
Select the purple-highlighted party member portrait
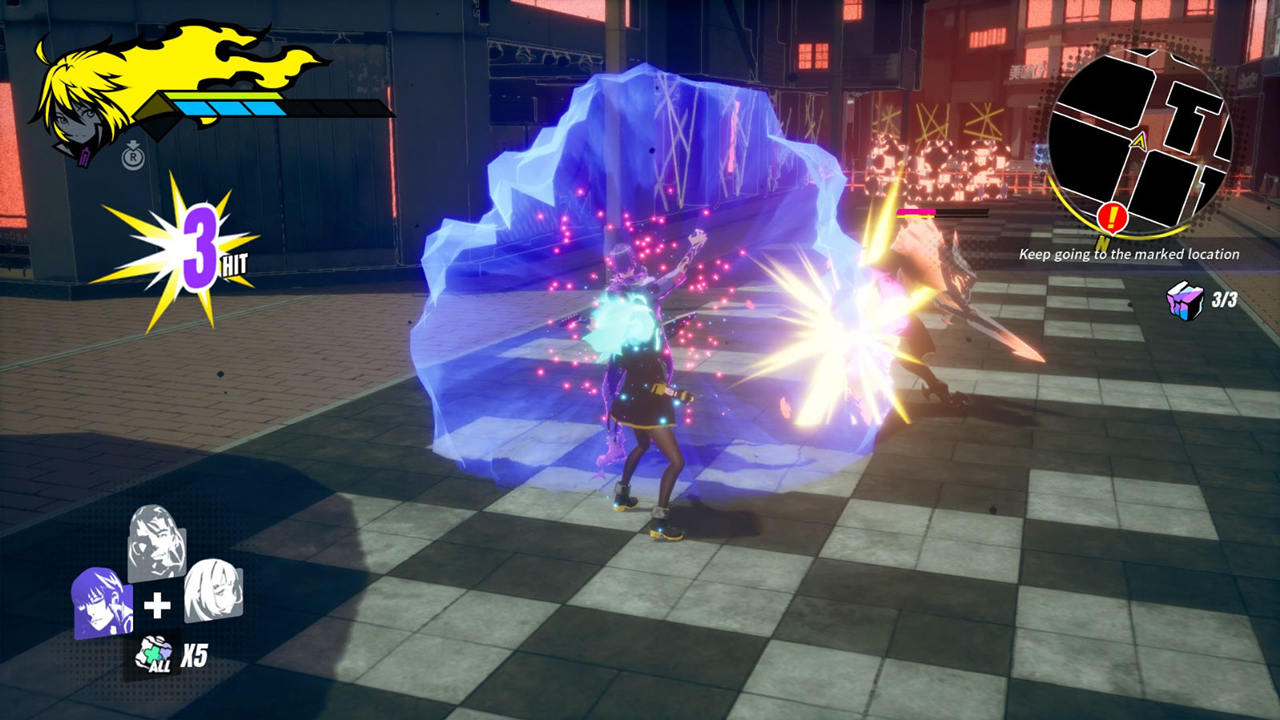(x=102, y=602)
